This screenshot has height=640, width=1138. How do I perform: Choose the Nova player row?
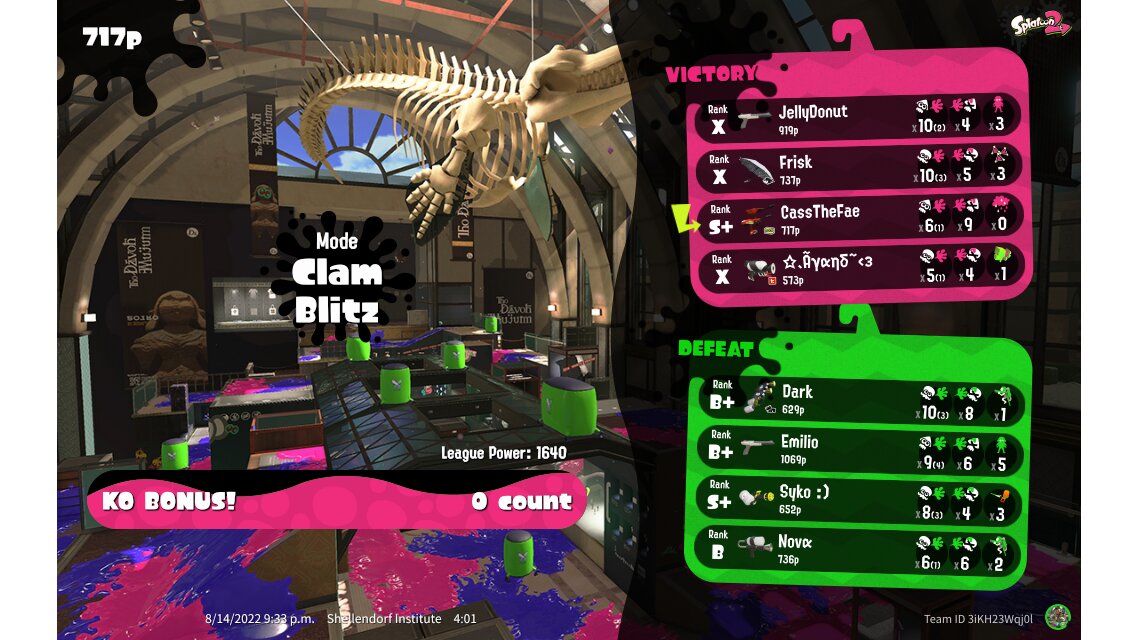(860, 550)
